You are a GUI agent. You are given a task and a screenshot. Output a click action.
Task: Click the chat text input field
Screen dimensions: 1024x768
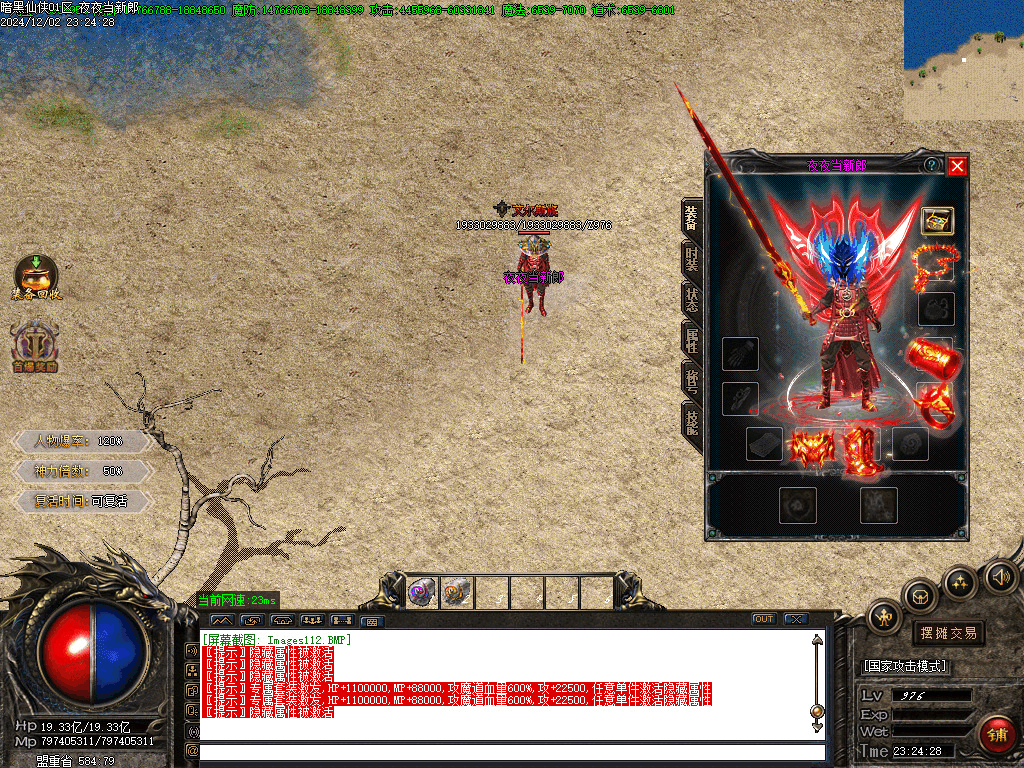point(512,751)
